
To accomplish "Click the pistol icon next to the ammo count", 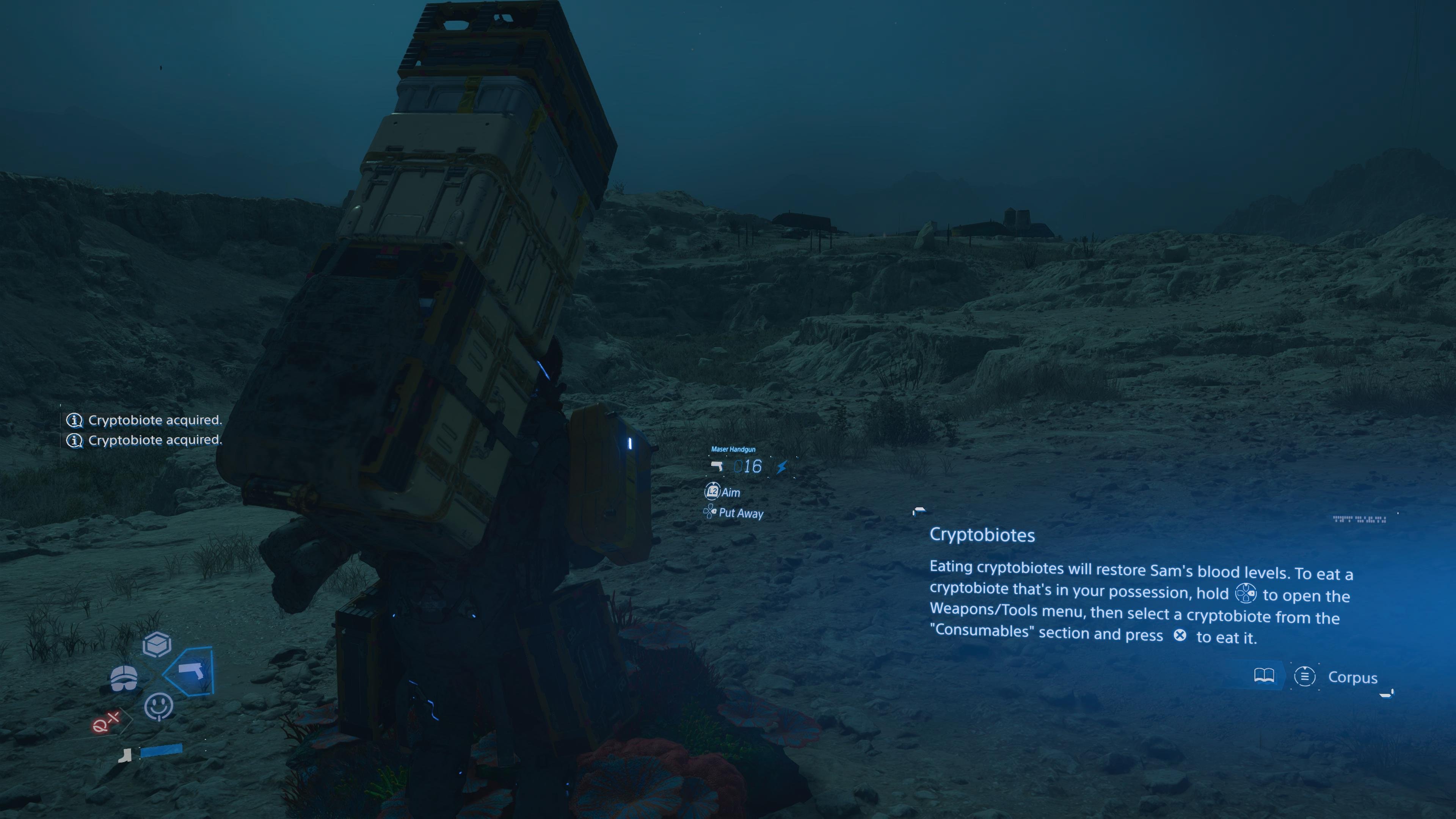I will click(716, 467).
